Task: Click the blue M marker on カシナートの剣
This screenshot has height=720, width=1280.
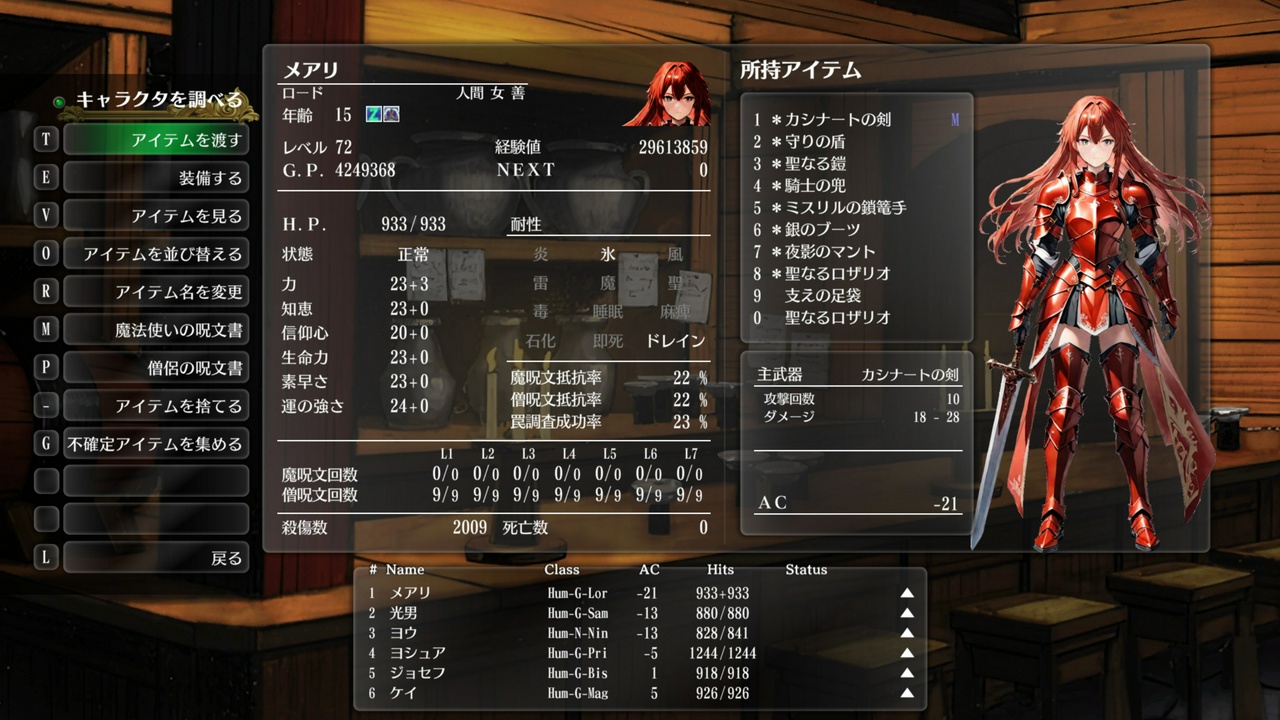Action: tap(953, 118)
